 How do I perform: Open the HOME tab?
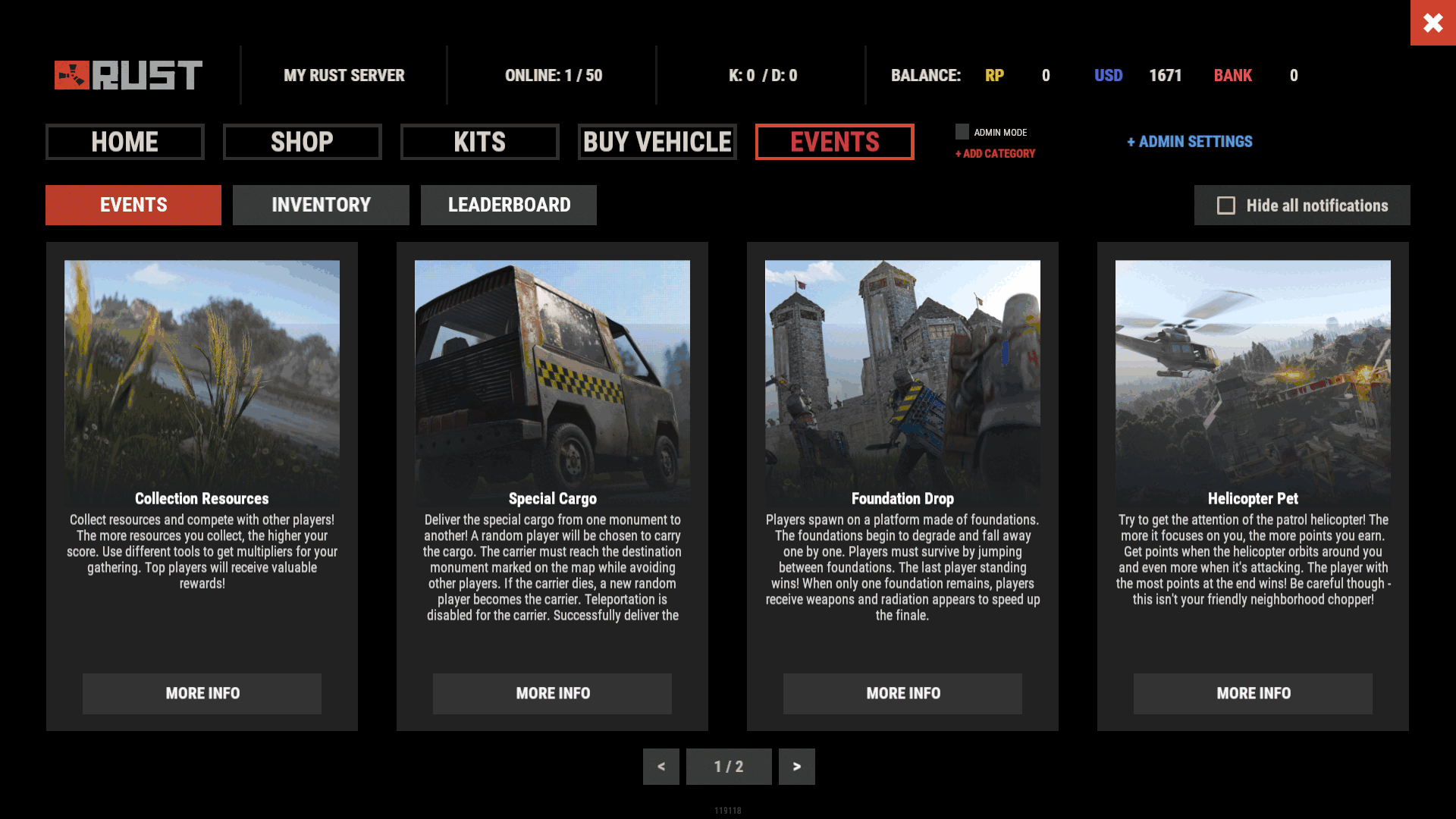125,142
